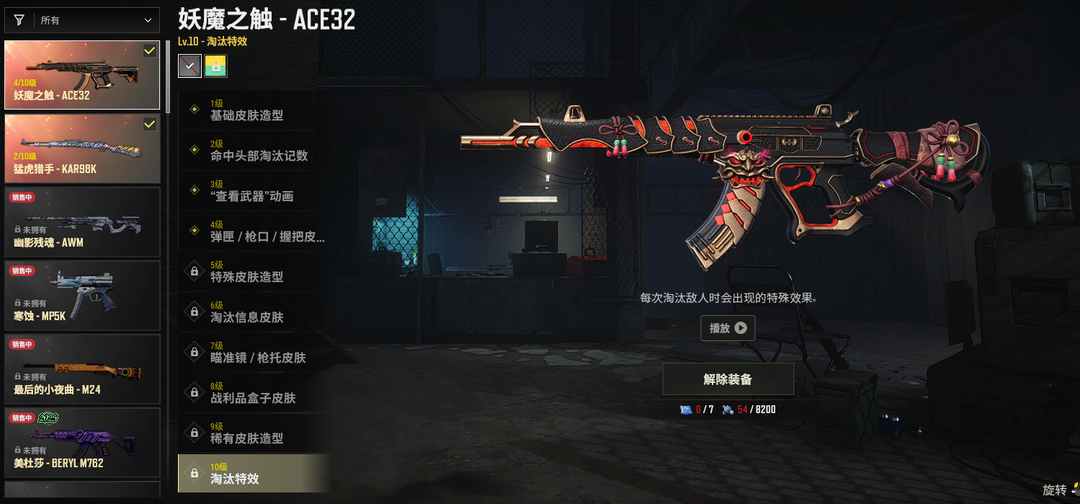
Task: Unequip the skin with 解除装备
Action: pos(728,380)
